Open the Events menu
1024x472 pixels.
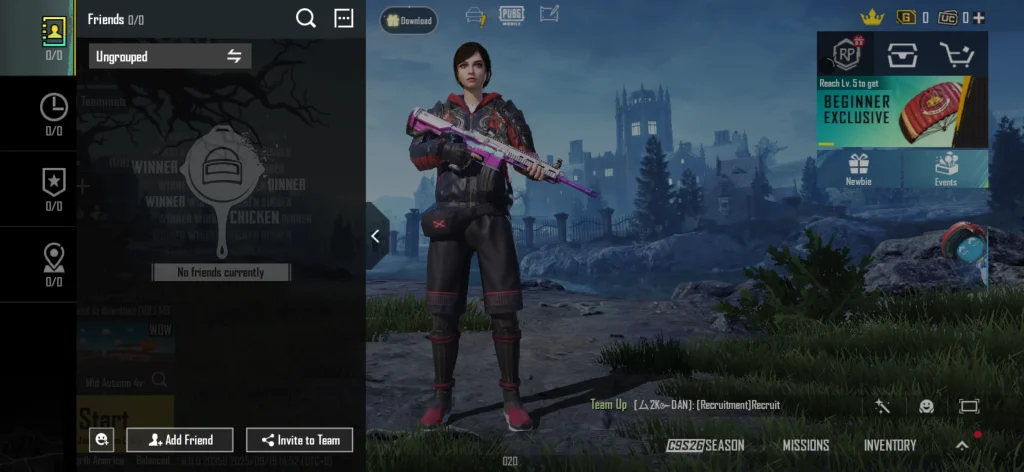[x=946, y=169]
